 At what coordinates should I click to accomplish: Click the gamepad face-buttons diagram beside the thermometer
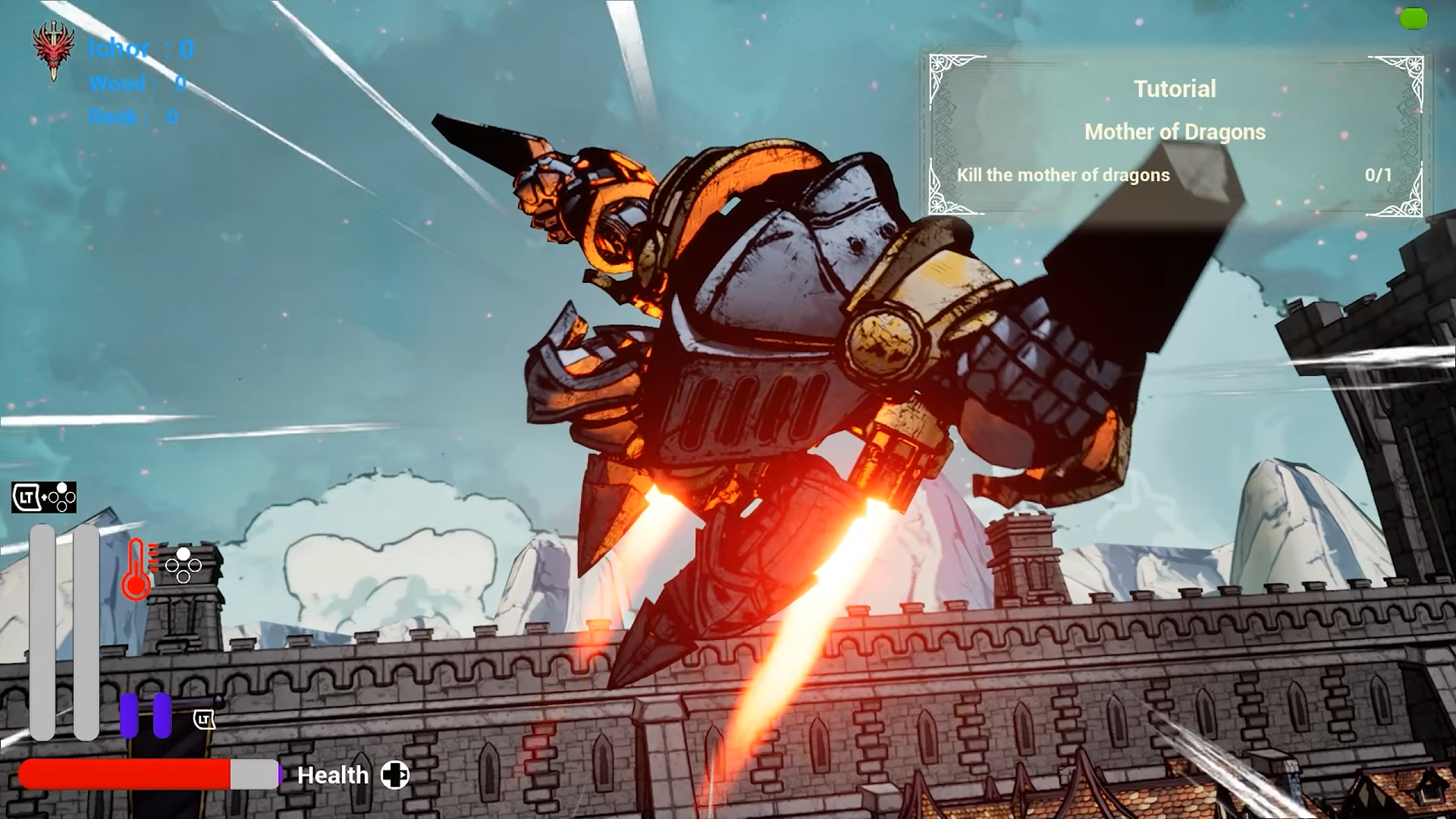[183, 566]
